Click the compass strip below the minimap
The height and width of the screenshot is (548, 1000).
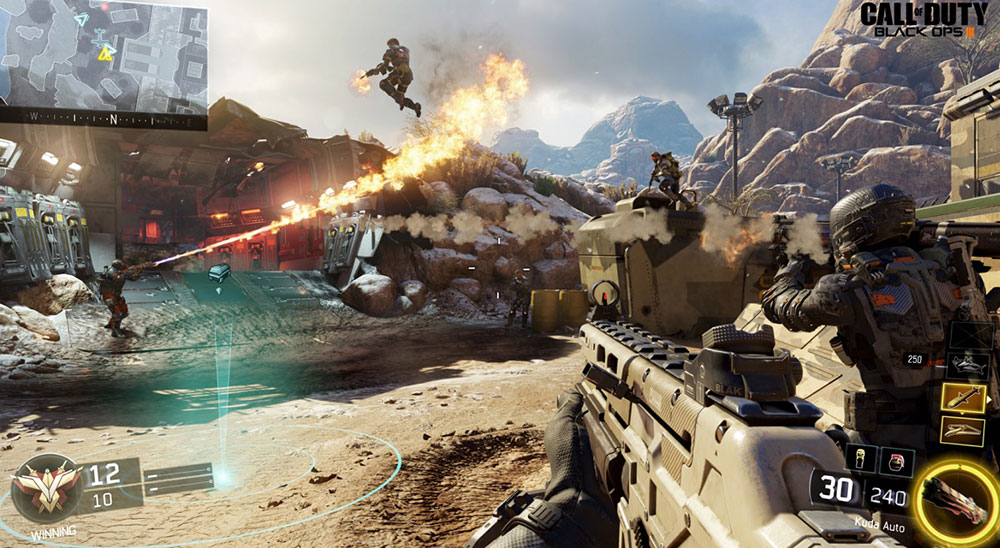(103, 119)
